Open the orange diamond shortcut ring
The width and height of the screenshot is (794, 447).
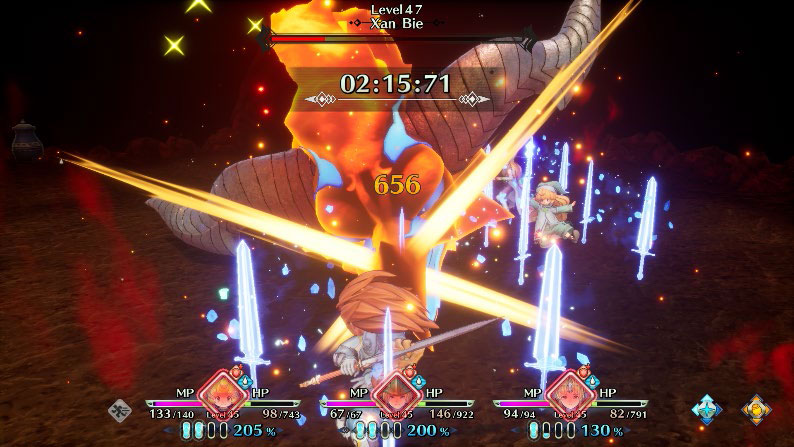(755, 408)
